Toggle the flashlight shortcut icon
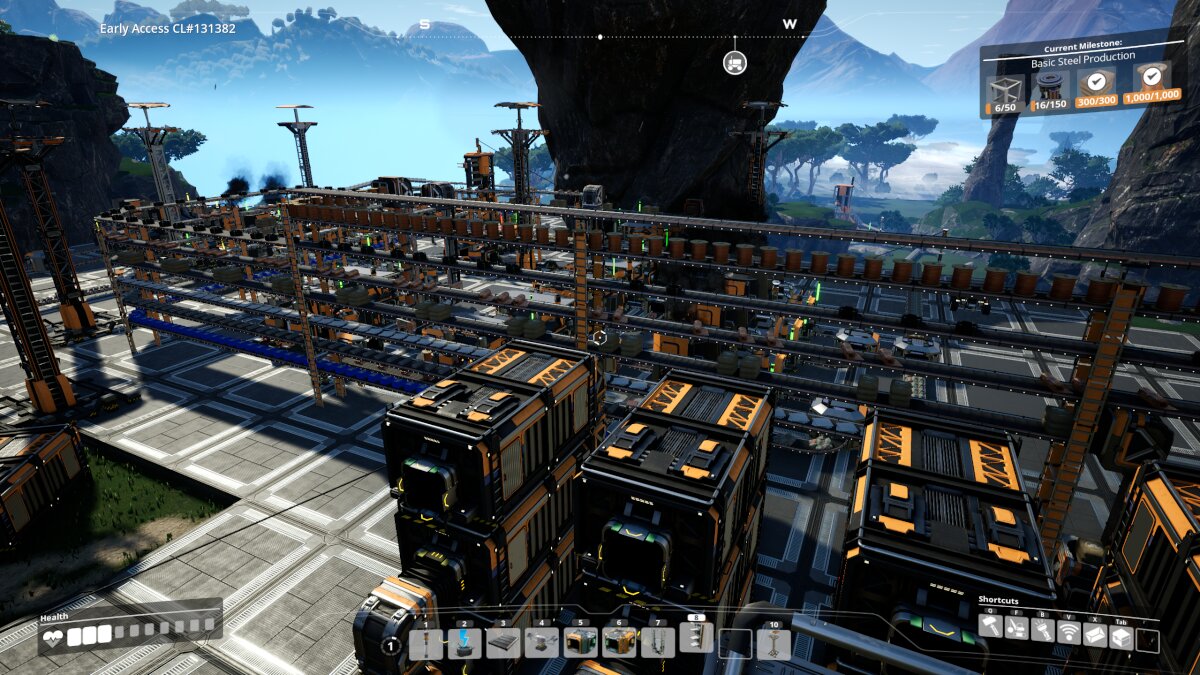Screen dimensions: 1200x675 coord(1042,630)
